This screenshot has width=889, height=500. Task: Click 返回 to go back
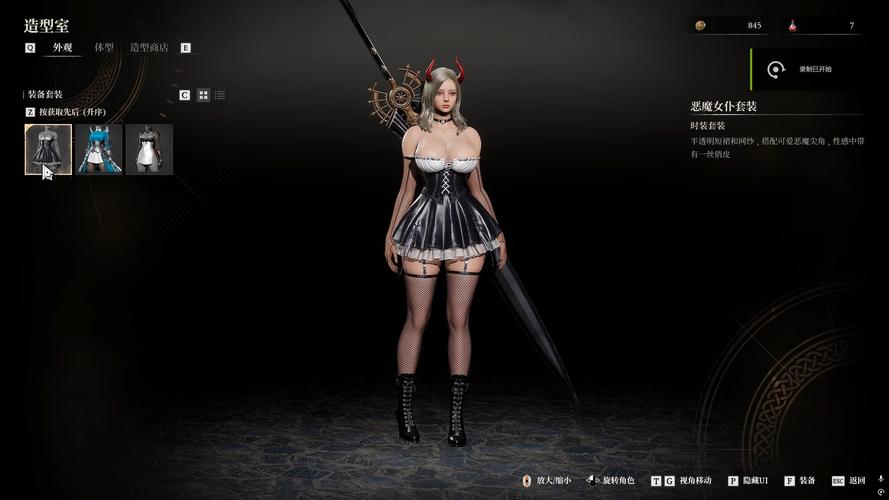click(850, 481)
